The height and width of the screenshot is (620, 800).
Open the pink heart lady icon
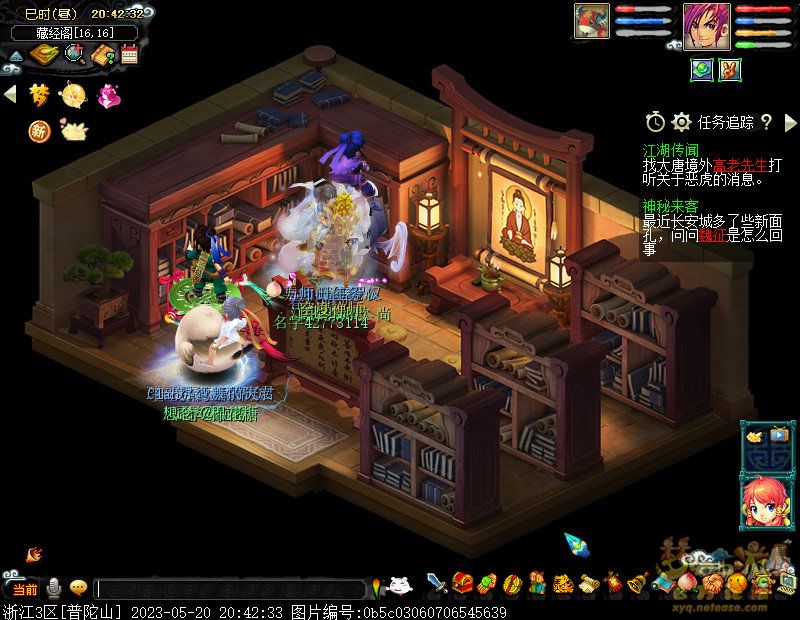click(106, 95)
